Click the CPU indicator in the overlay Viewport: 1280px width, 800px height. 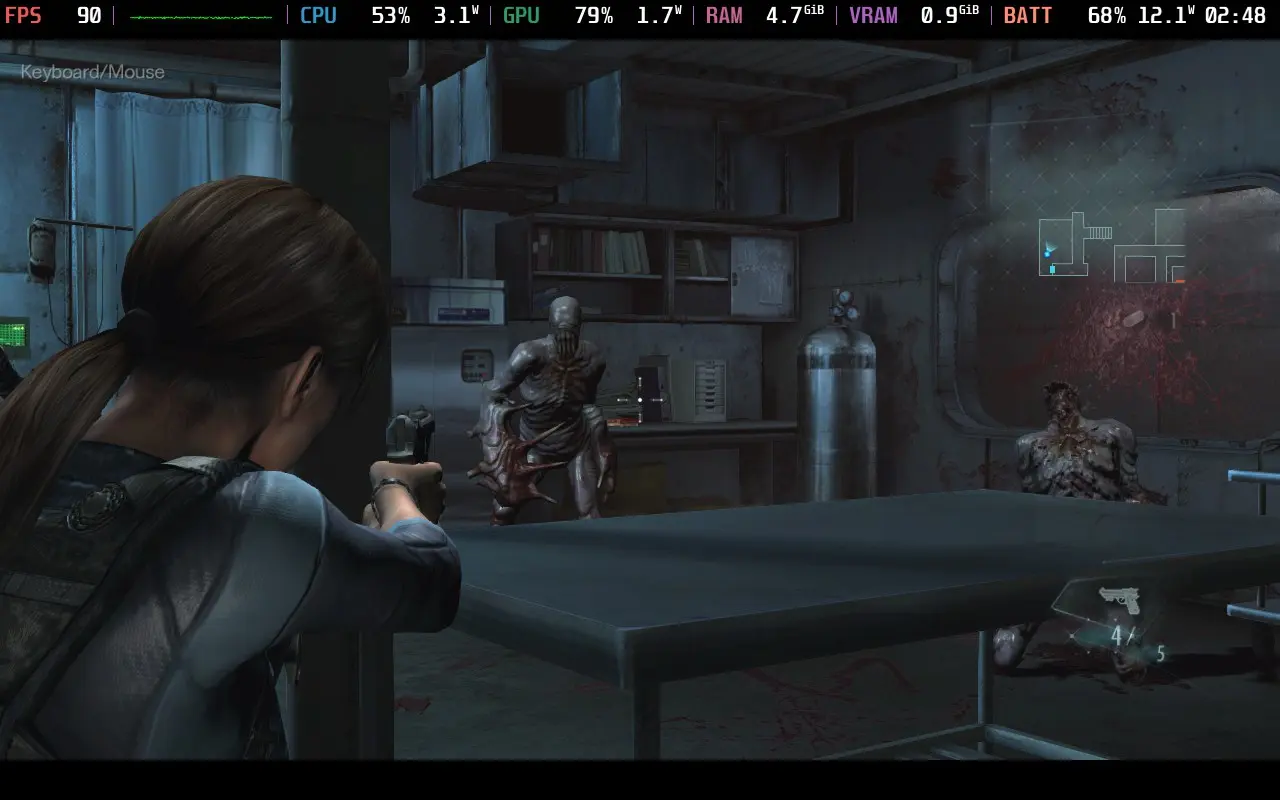318,15
